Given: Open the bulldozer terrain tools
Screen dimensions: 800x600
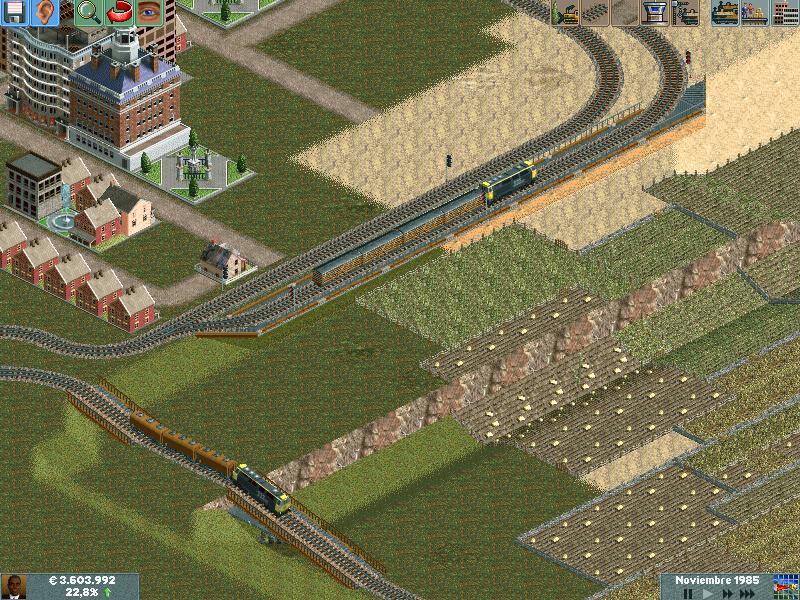Looking at the screenshot, I should point(567,12).
